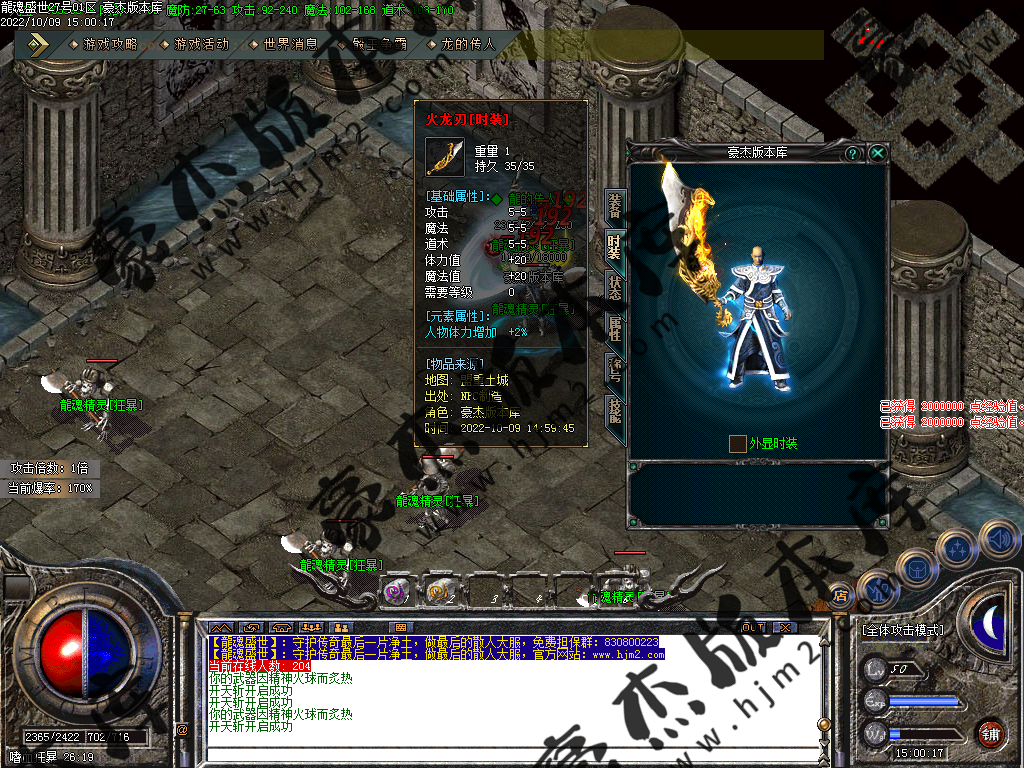
Task: Select 世界消息 in the top bar
Action: [290, 44]
